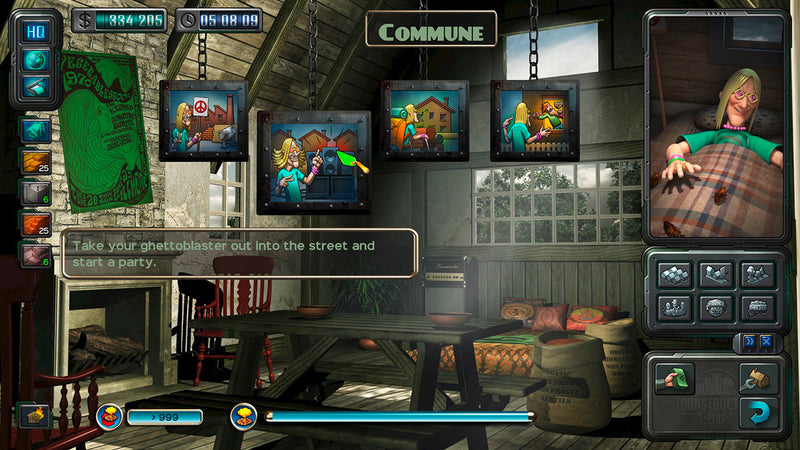Select the peace sign protest action picture
Viewport: 800px width, 450px height.
coord(203,120)
